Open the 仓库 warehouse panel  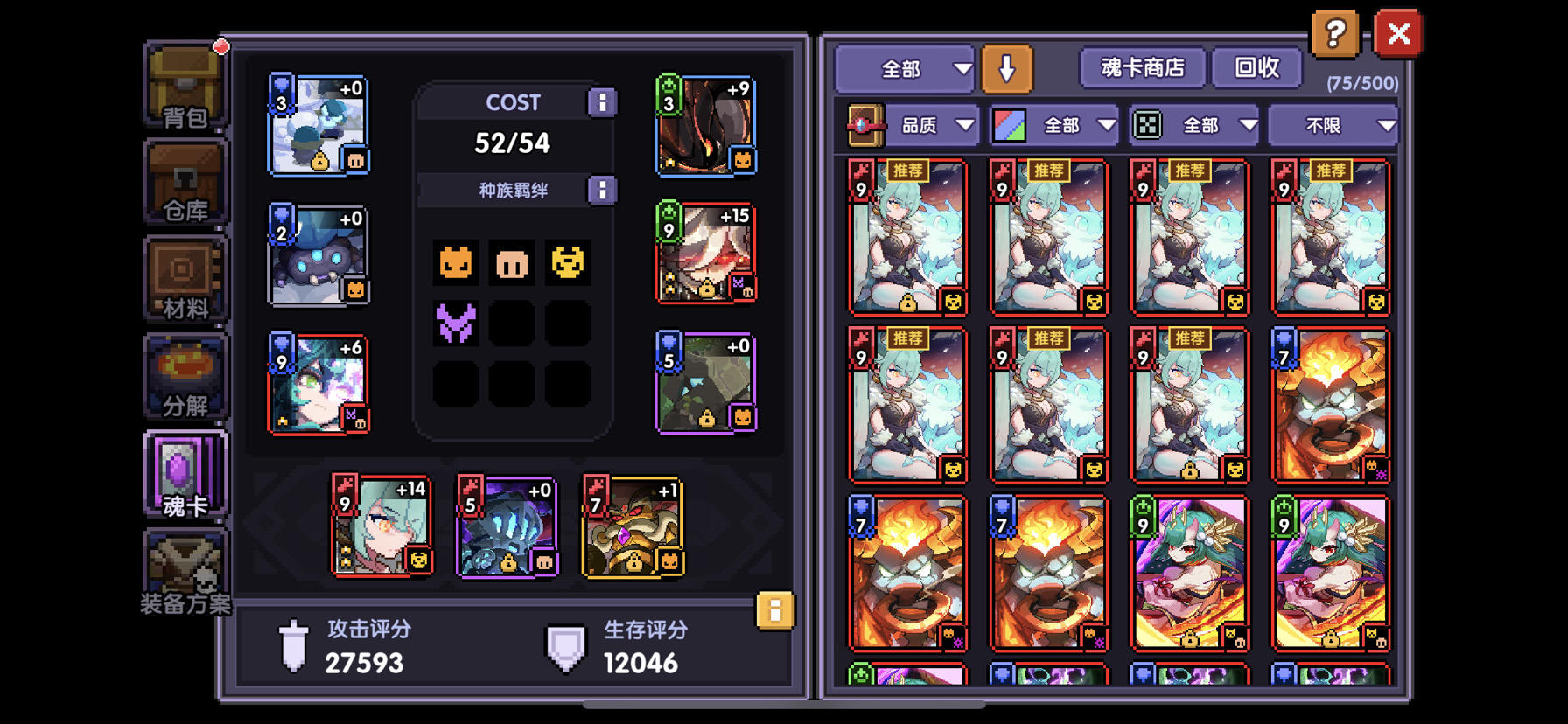click(x=184, y=181)
